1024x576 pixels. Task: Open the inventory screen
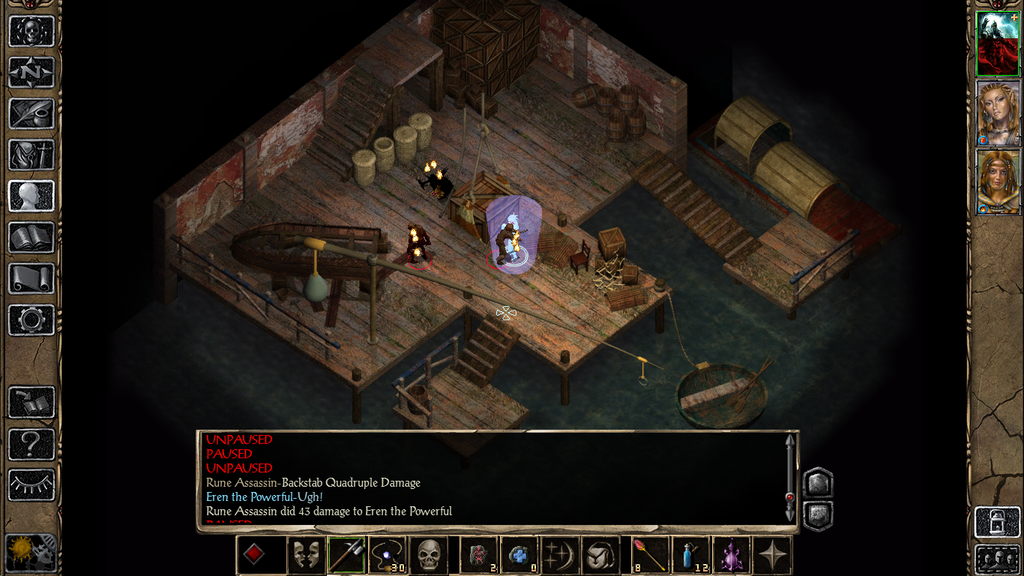pos(31,155)
